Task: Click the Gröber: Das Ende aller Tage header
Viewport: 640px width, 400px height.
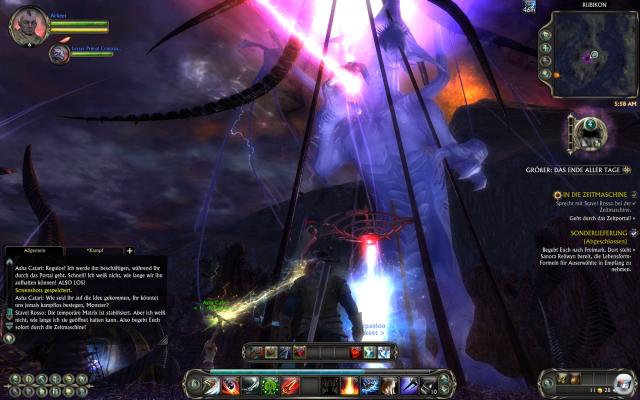Action: [x=582, y=169]
